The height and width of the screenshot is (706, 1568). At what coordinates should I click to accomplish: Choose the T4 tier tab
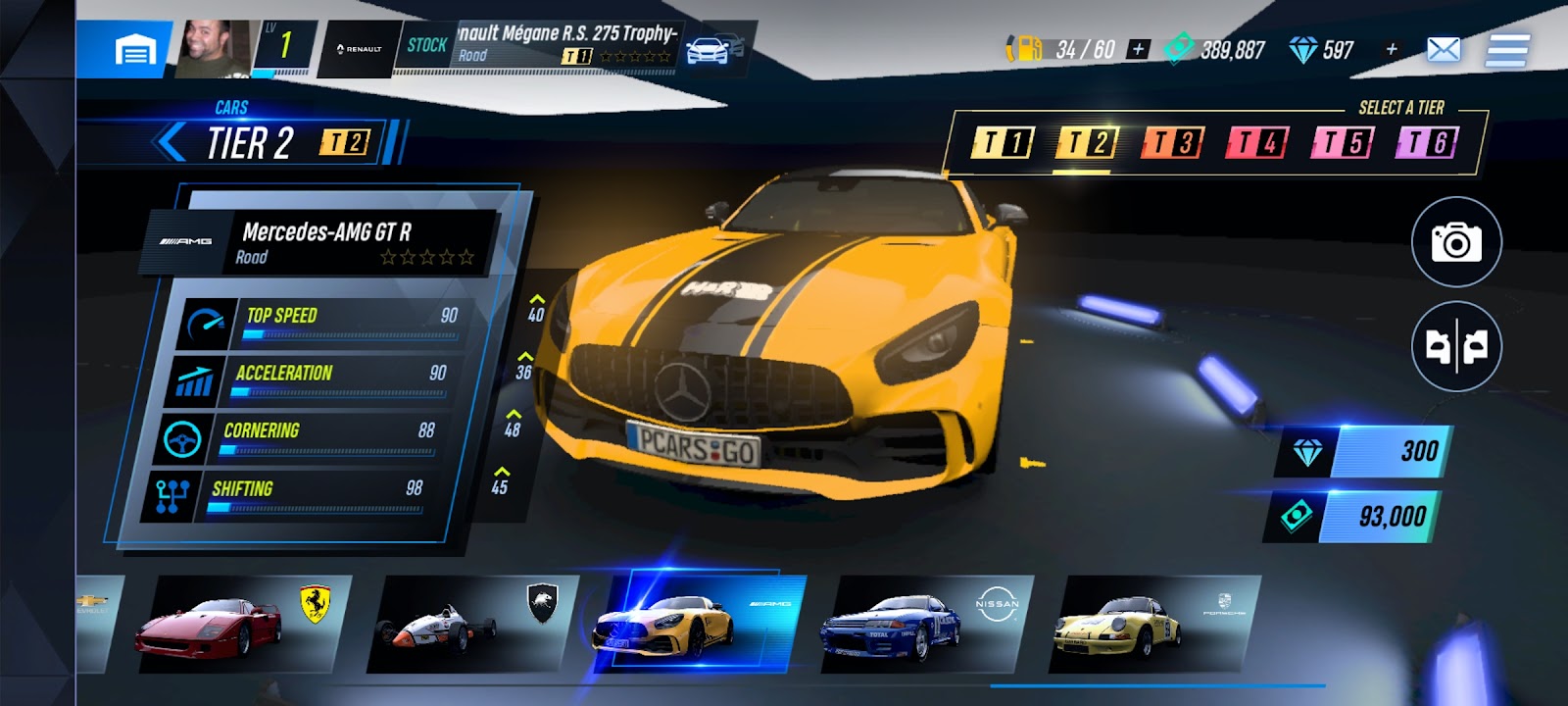(x=1256, y=143)
